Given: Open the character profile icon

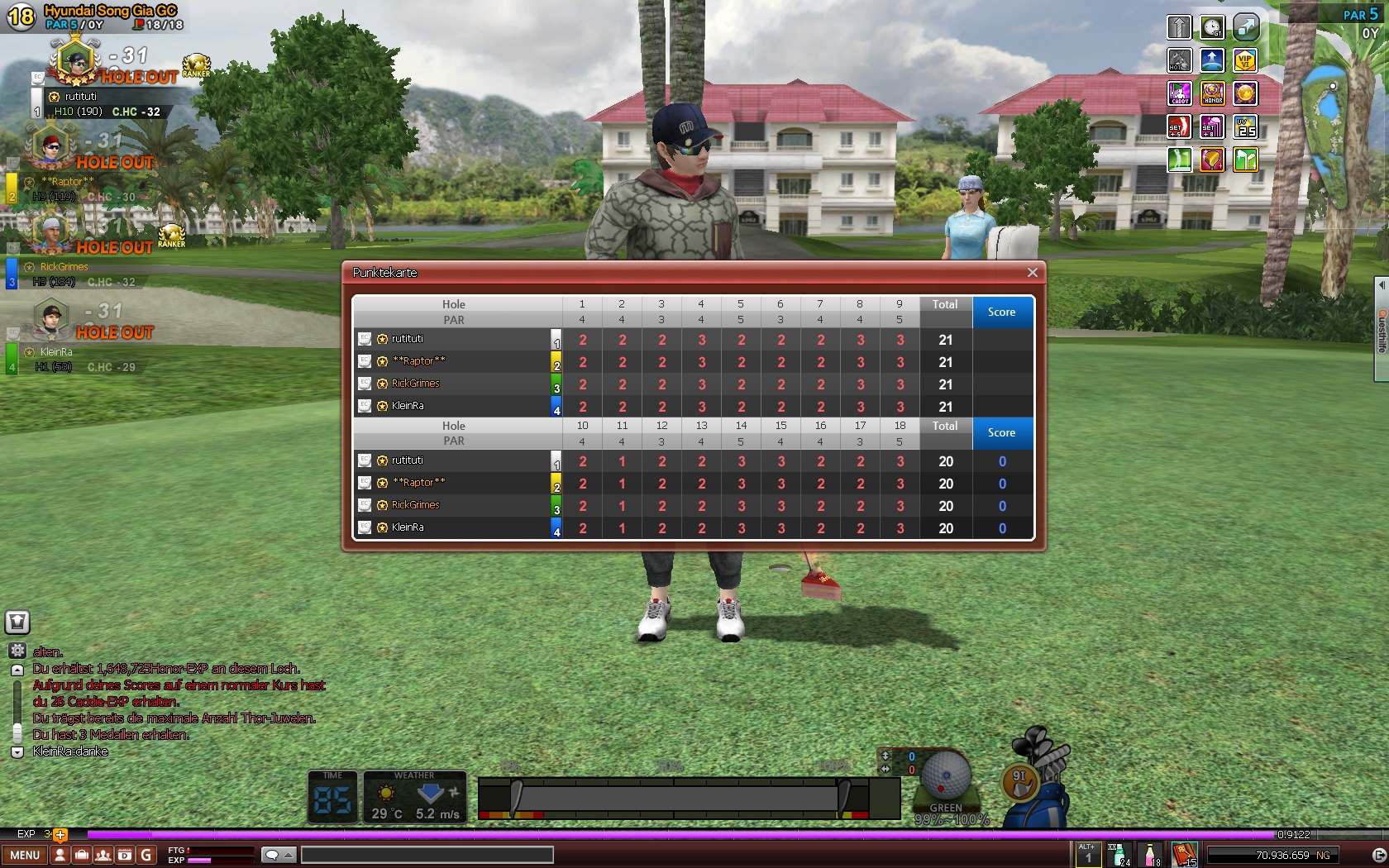Looking at the screenshot, I should 60,855.
